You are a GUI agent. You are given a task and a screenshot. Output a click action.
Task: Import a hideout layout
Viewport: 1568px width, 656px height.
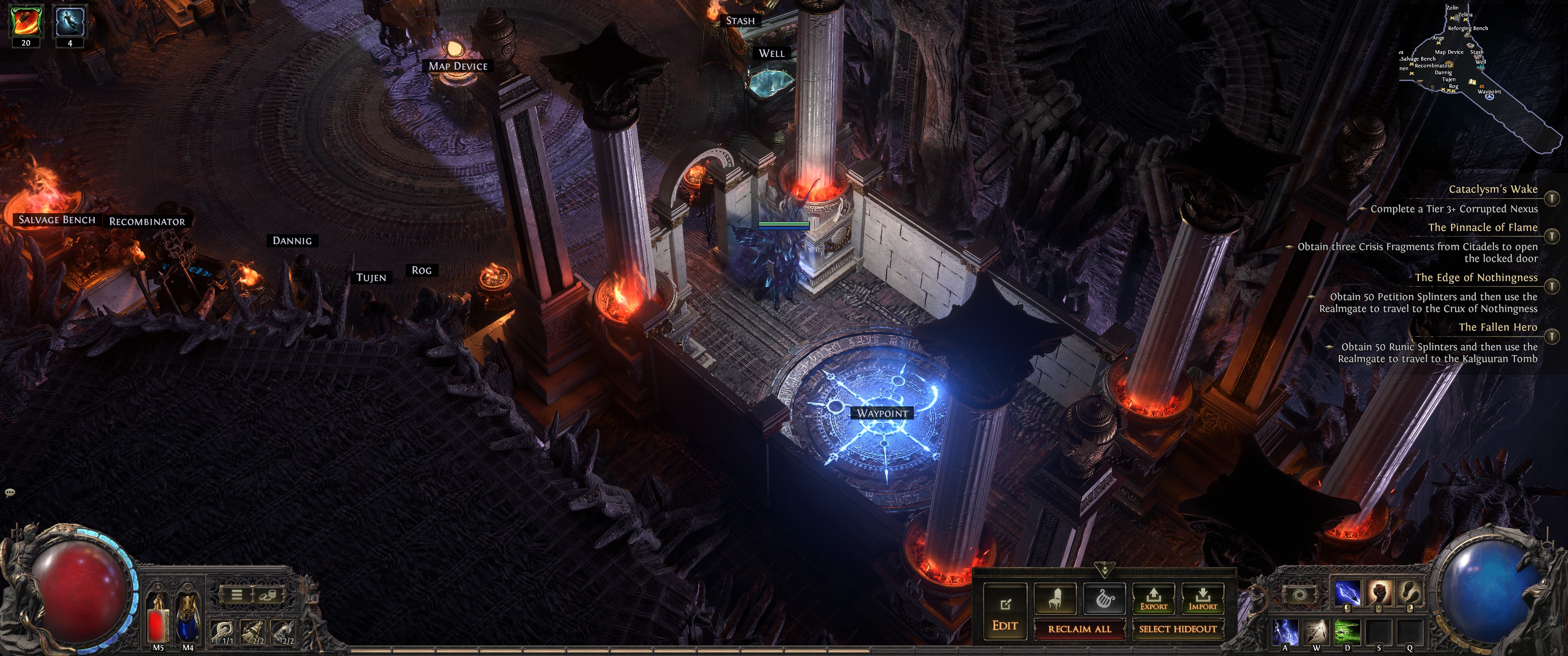1202,599
